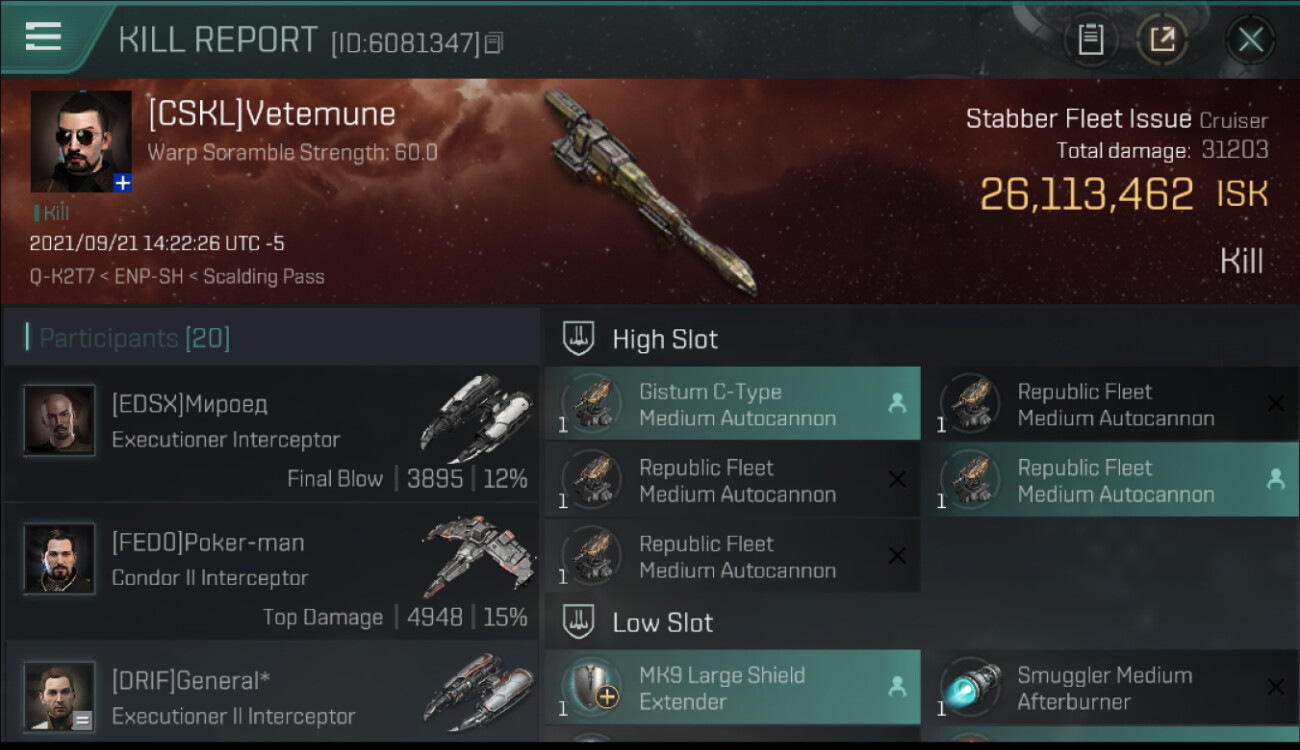Viewport: 1300px width, 750px height.
Task: Select participant Poker-man row
Action: 271,572
